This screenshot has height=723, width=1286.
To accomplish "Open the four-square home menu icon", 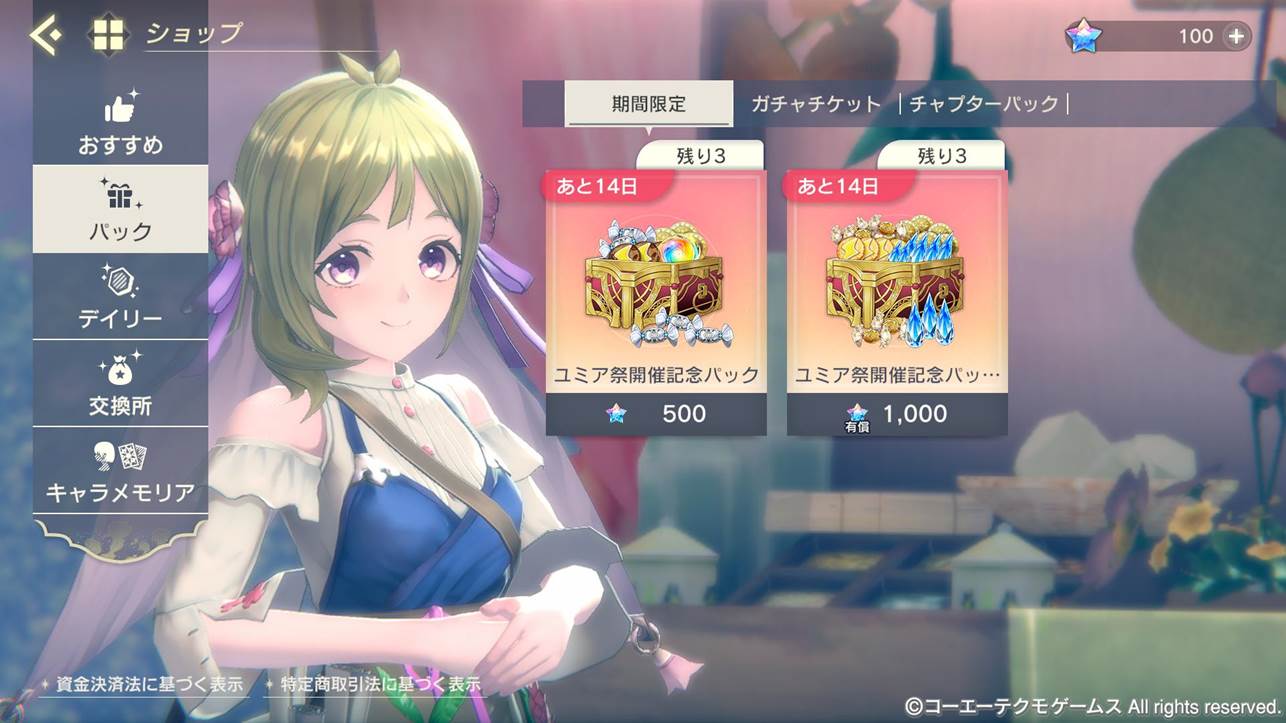I will pyautogui.click(x=108, y=36).
